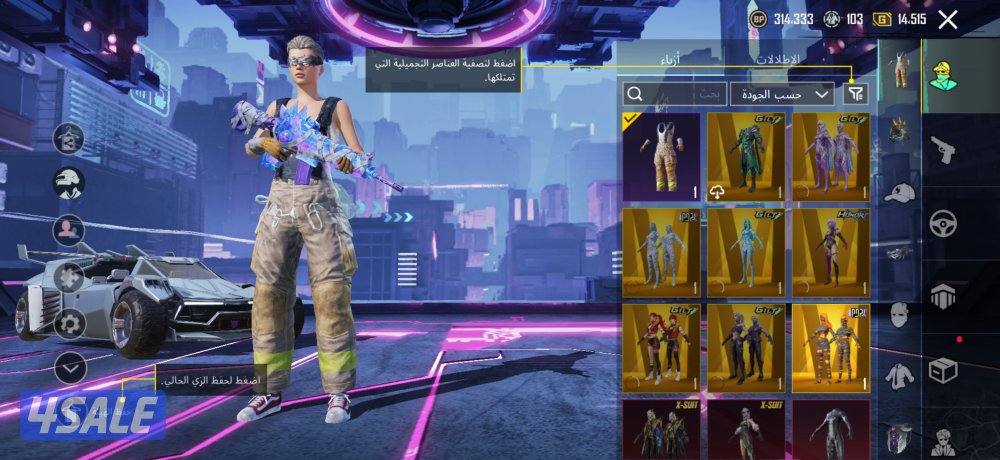
Task: Open the steering wheel vehicle category
Action: pos(942,224)
